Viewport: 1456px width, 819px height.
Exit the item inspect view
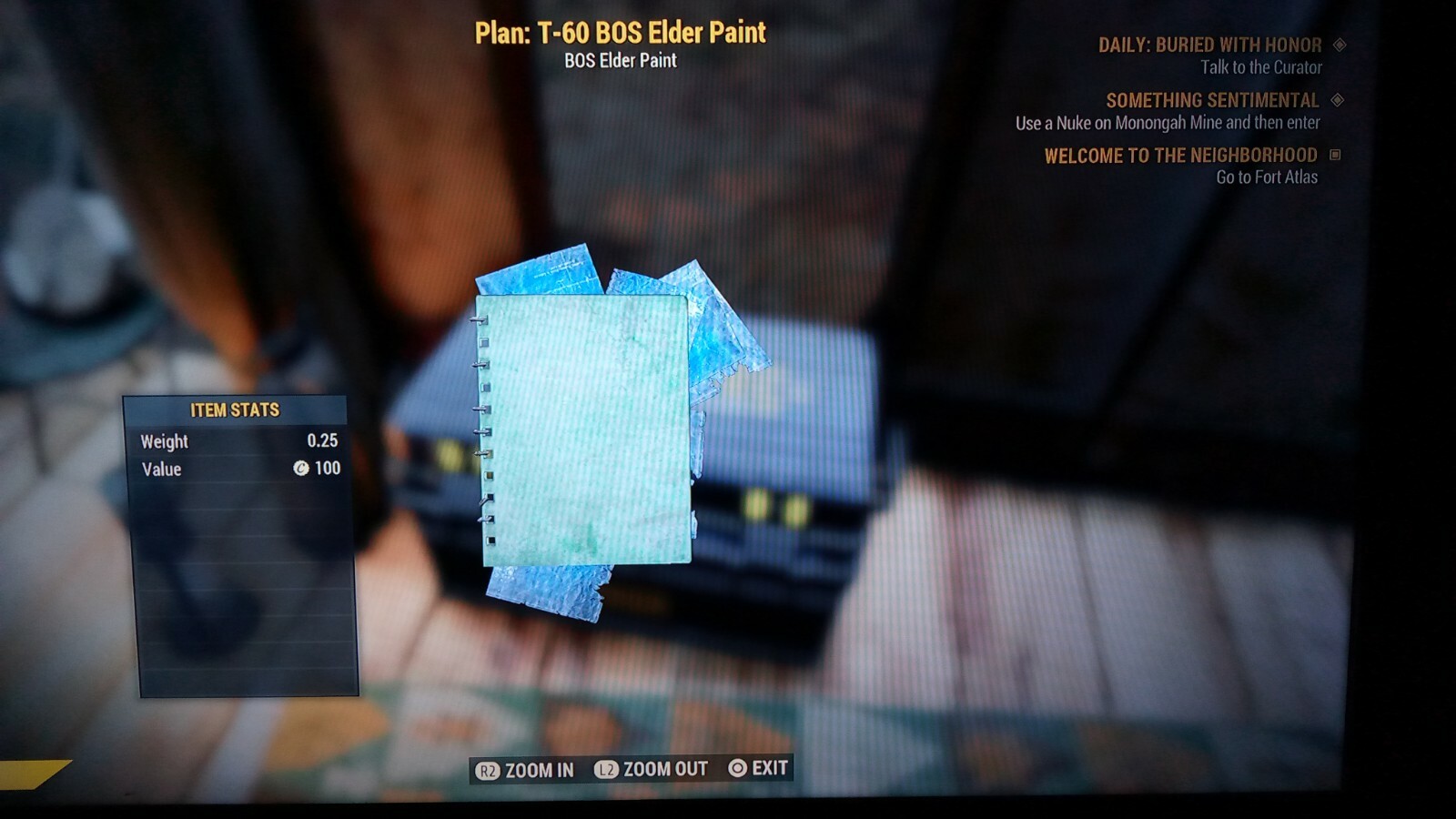(x=758, y=768)
